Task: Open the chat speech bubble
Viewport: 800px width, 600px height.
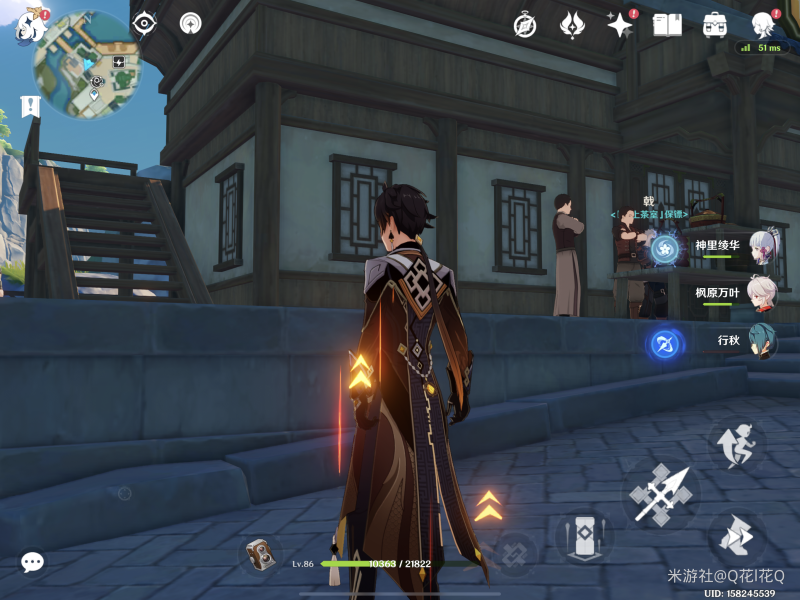Action: click(x=33, y=563)
